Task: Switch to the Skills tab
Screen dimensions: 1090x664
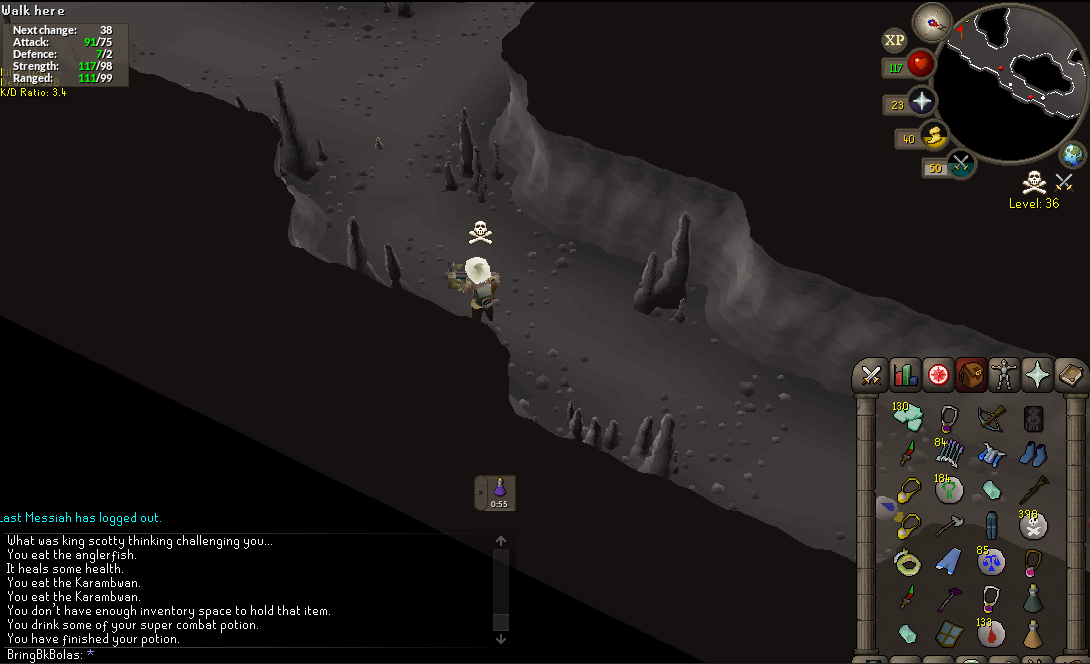Action: [x=905, y=375]
